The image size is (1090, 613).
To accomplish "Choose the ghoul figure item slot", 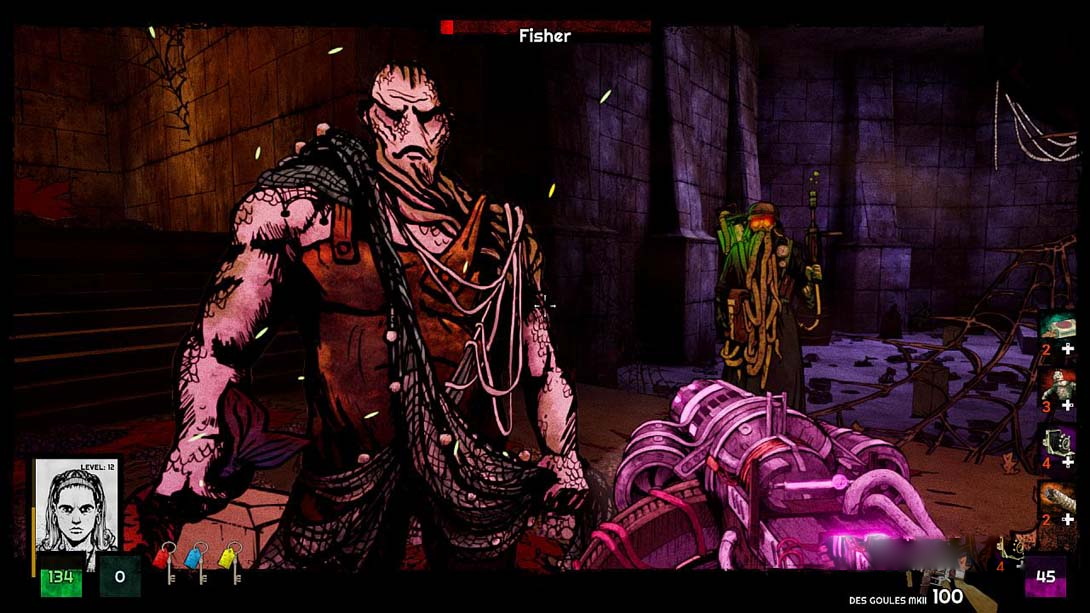I will [x=1057, y=383].
